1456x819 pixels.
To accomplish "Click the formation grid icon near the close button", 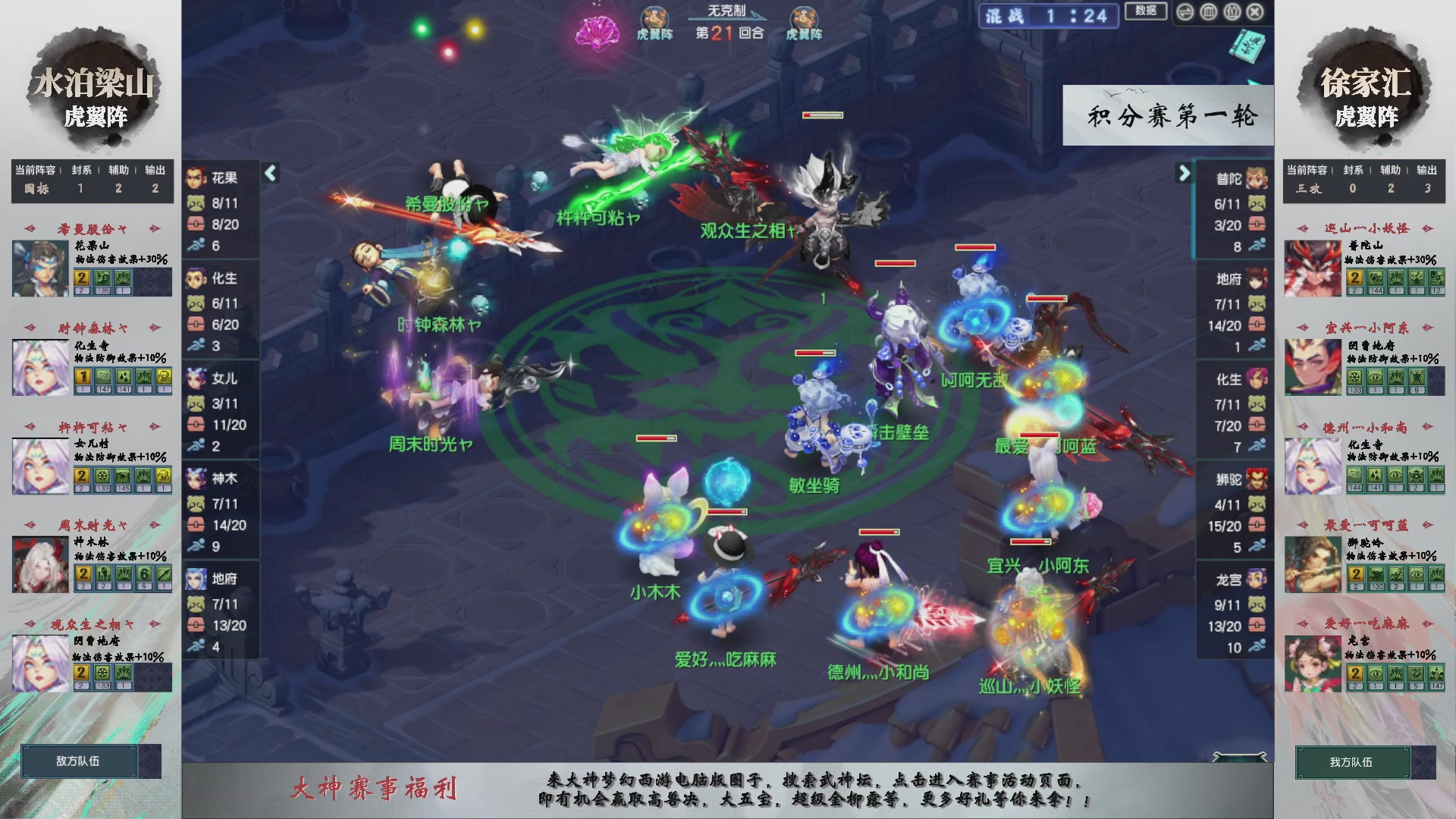I will (1210, 12).
